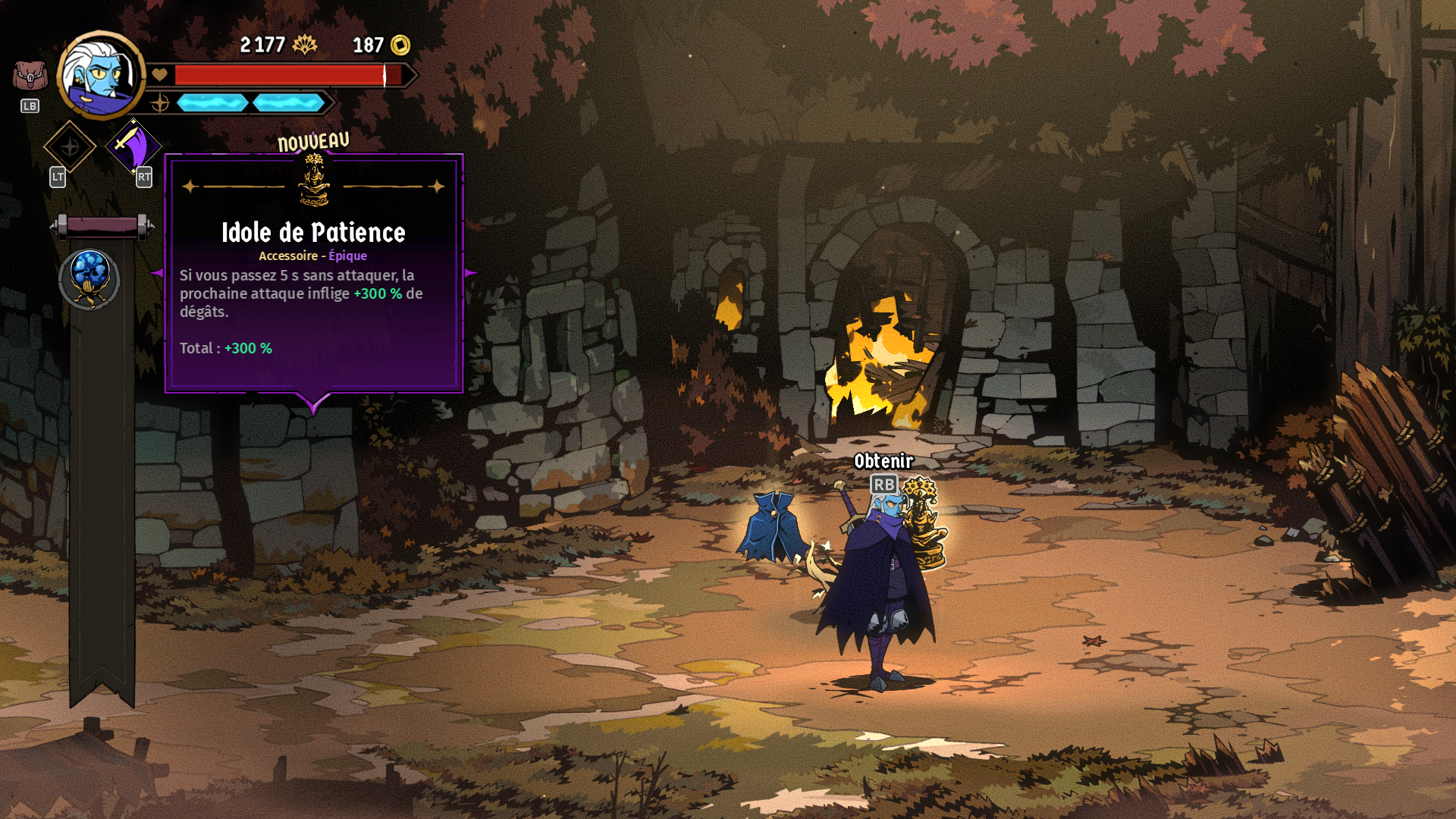Show the next item with the tooltip's right arrow
The height and width of the screenshot is (819, 1456).
coord(471,273)
